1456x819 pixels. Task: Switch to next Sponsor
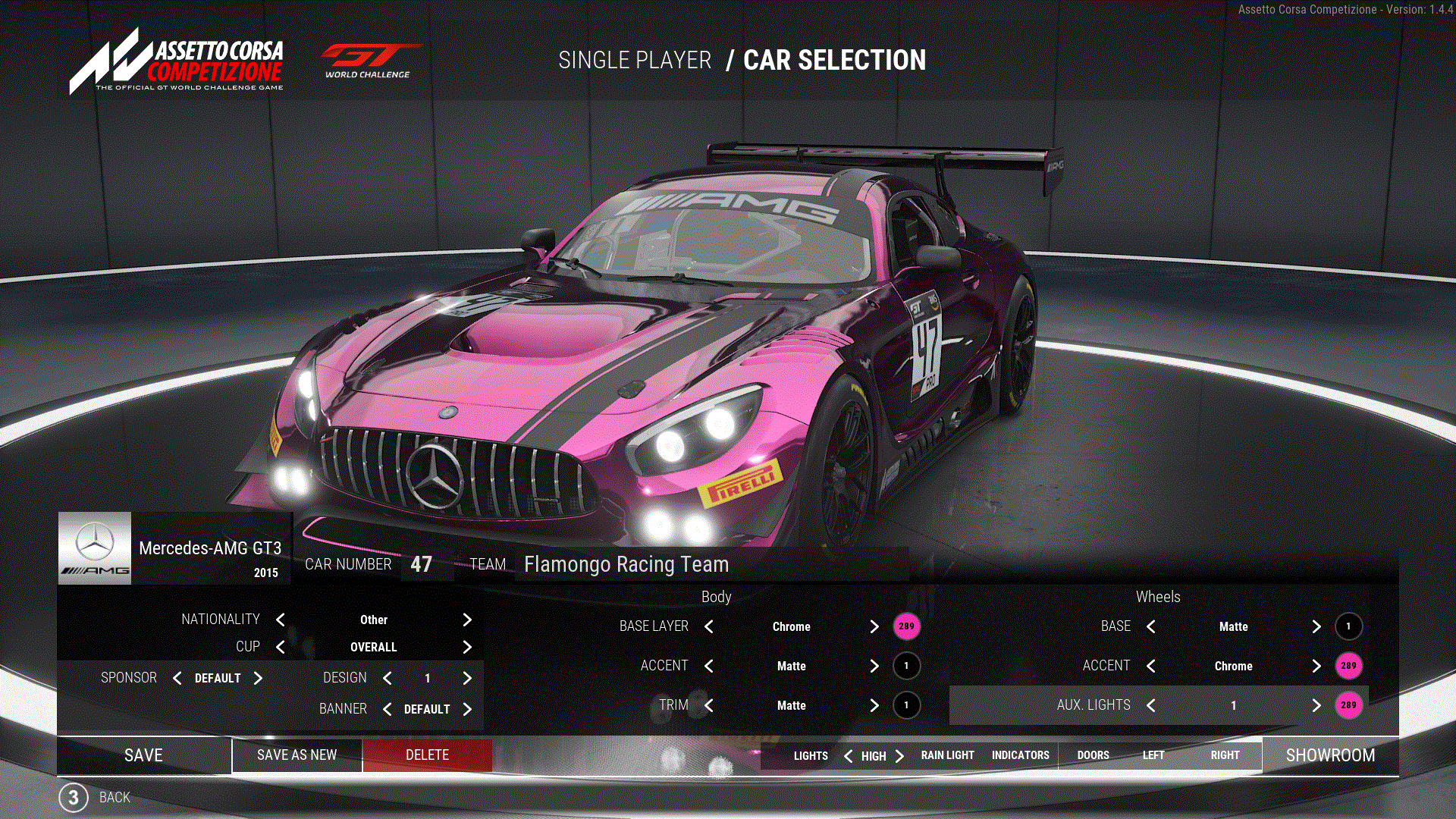(x=258, y=678)
